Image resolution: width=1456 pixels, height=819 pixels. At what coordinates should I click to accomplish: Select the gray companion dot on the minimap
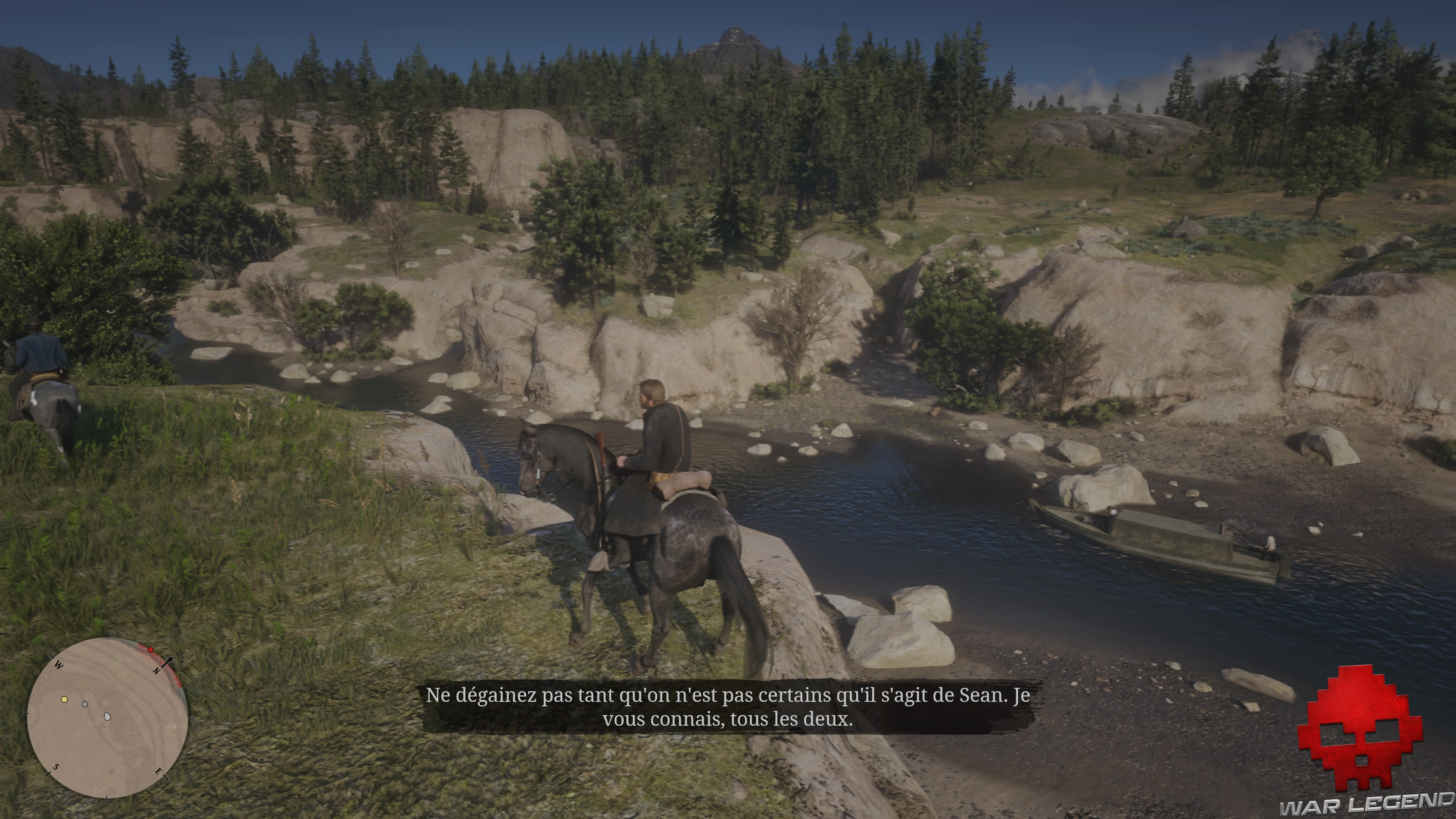85,704
